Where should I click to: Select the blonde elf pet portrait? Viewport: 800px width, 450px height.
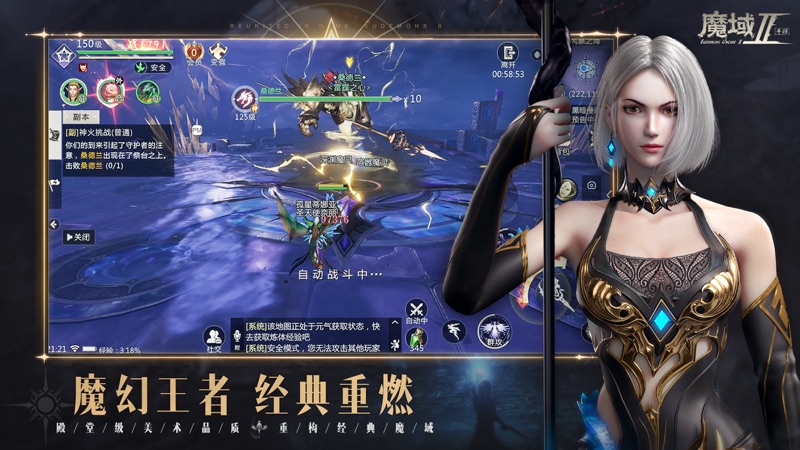click(x=73, y=93)
